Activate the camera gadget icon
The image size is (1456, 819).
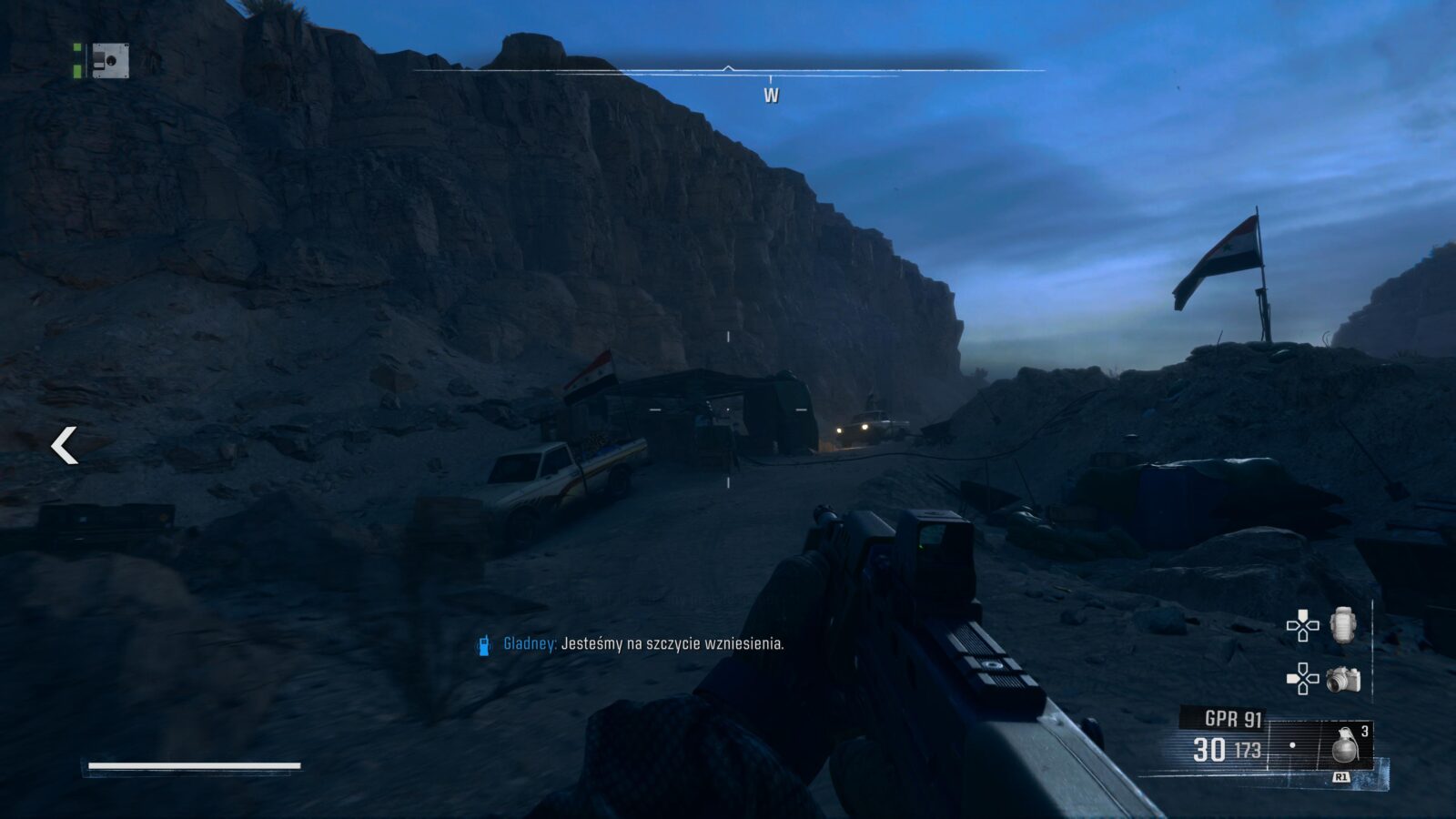[x=1342, y=679]
